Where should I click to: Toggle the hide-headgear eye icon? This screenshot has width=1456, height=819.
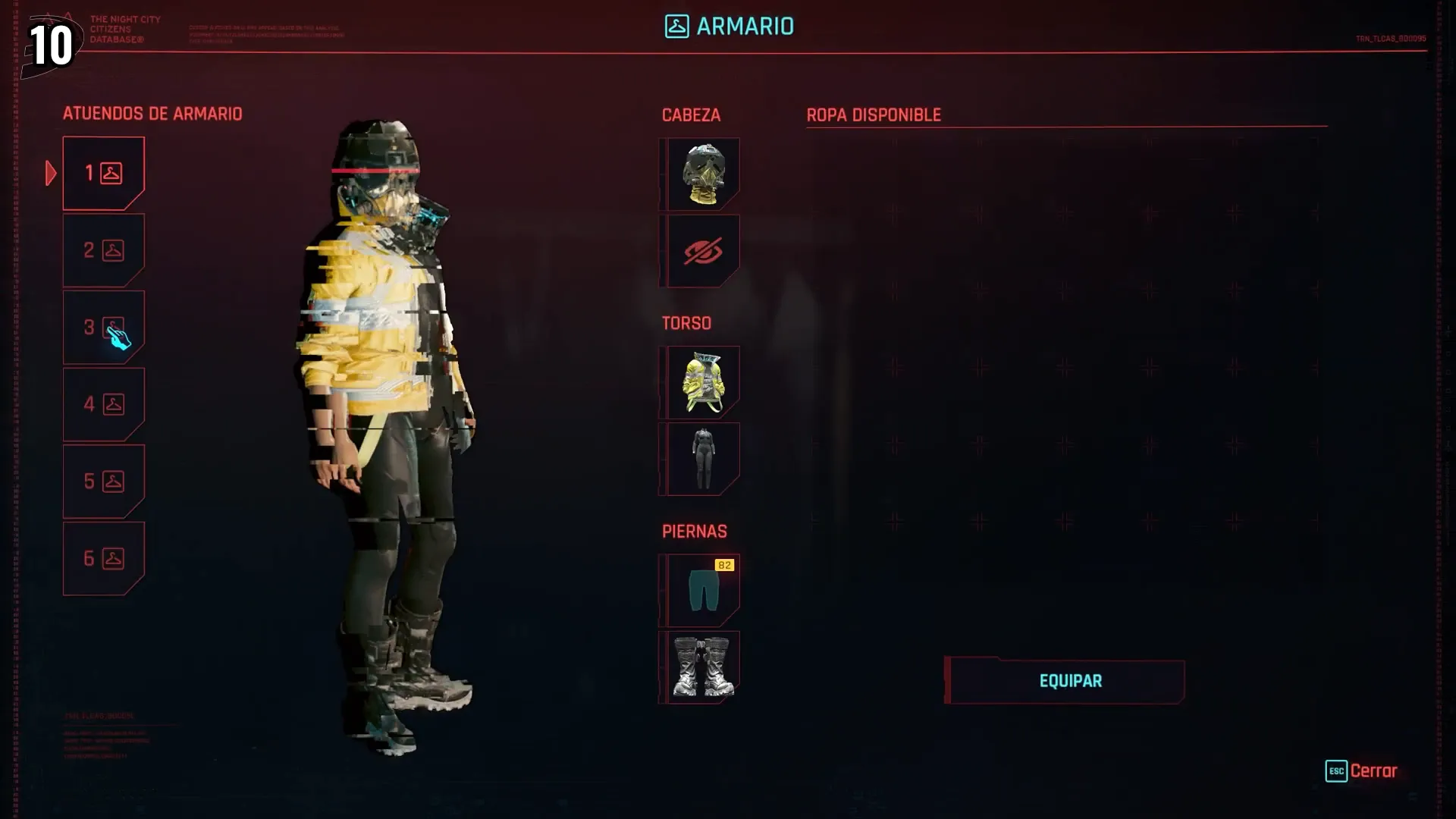coord(701,251)
